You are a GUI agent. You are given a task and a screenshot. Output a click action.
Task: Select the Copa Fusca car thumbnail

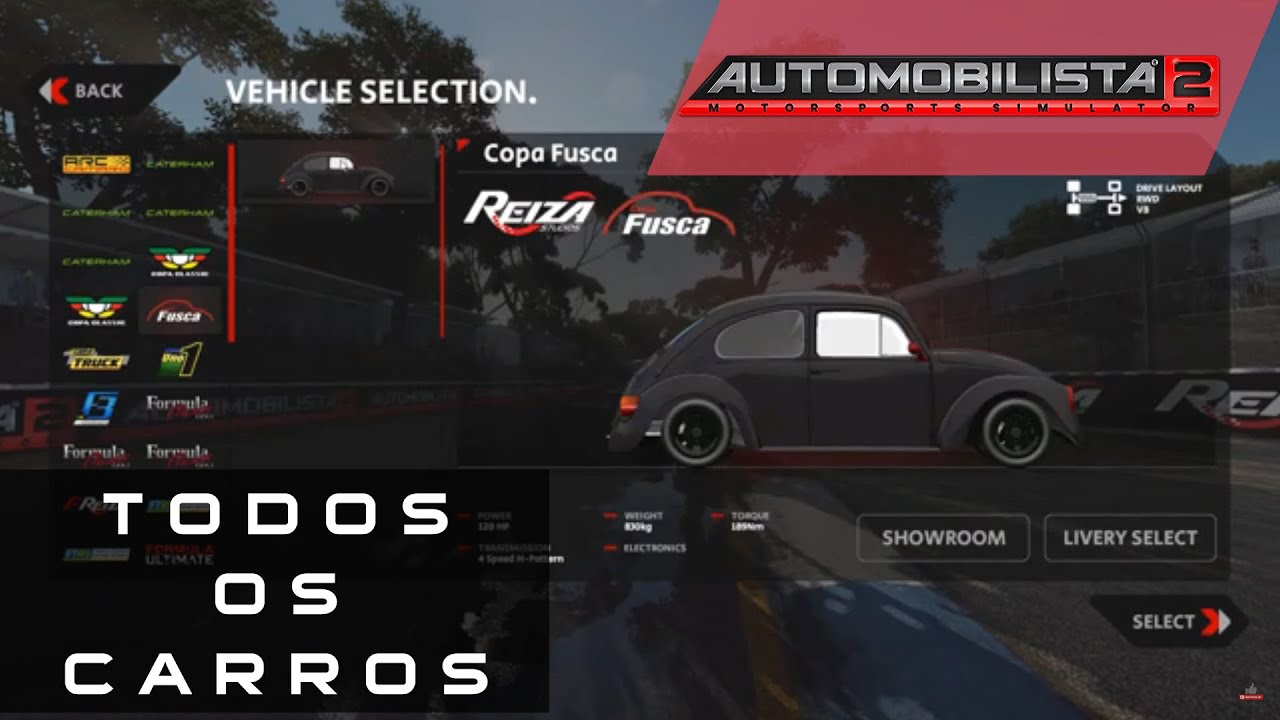pos(337,172)
